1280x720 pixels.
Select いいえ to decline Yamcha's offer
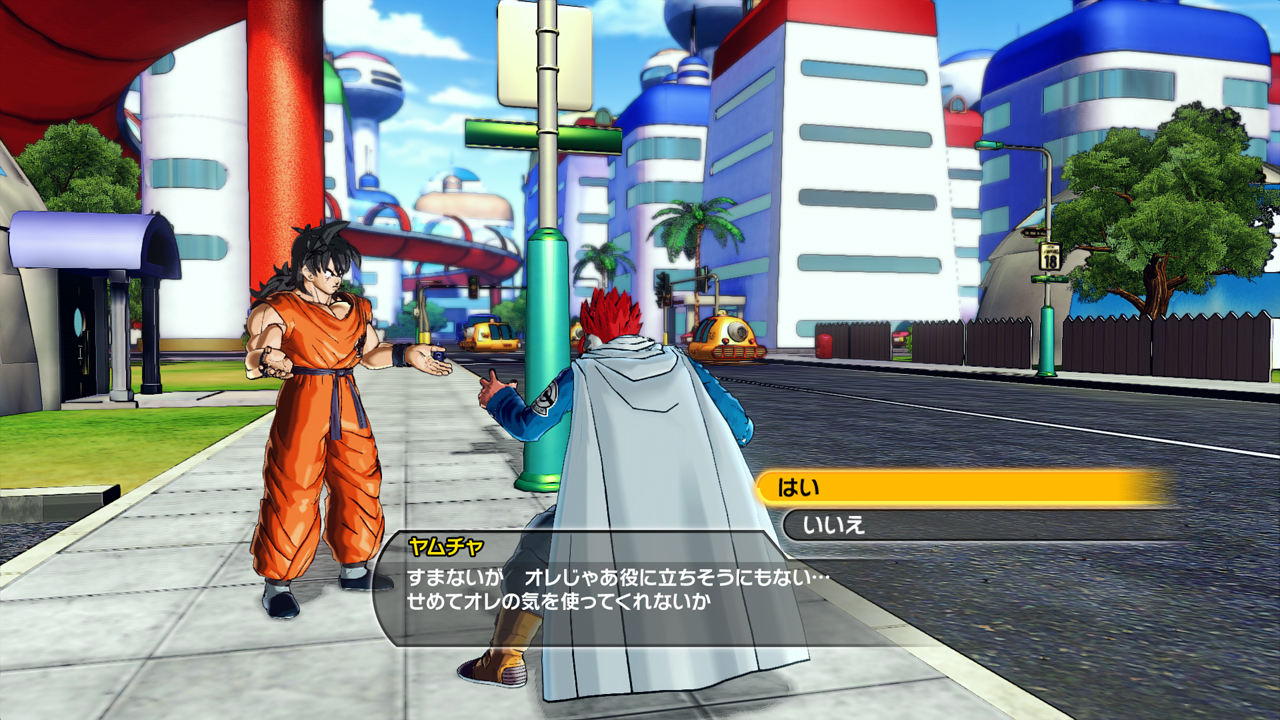(960, 525)
